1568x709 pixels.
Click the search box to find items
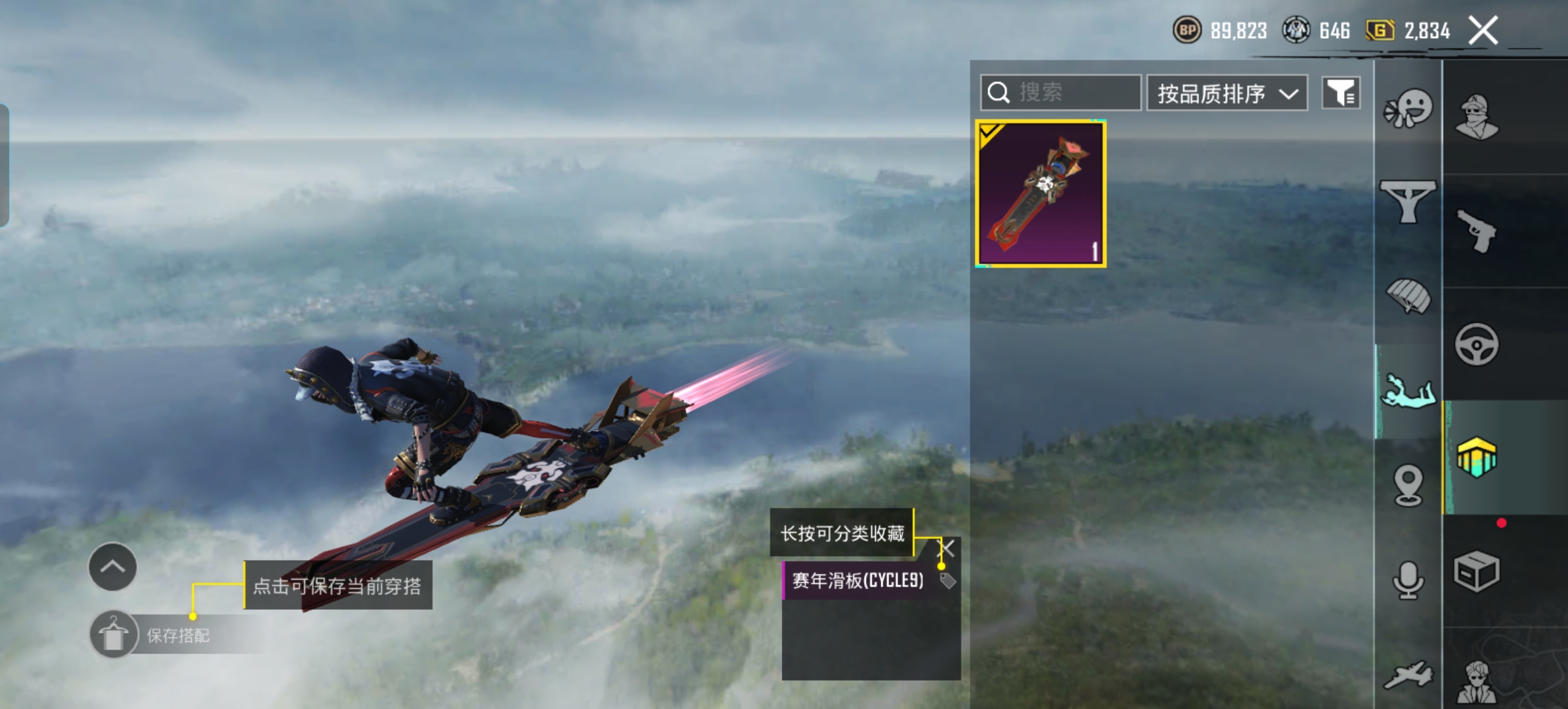[1060, 93]
